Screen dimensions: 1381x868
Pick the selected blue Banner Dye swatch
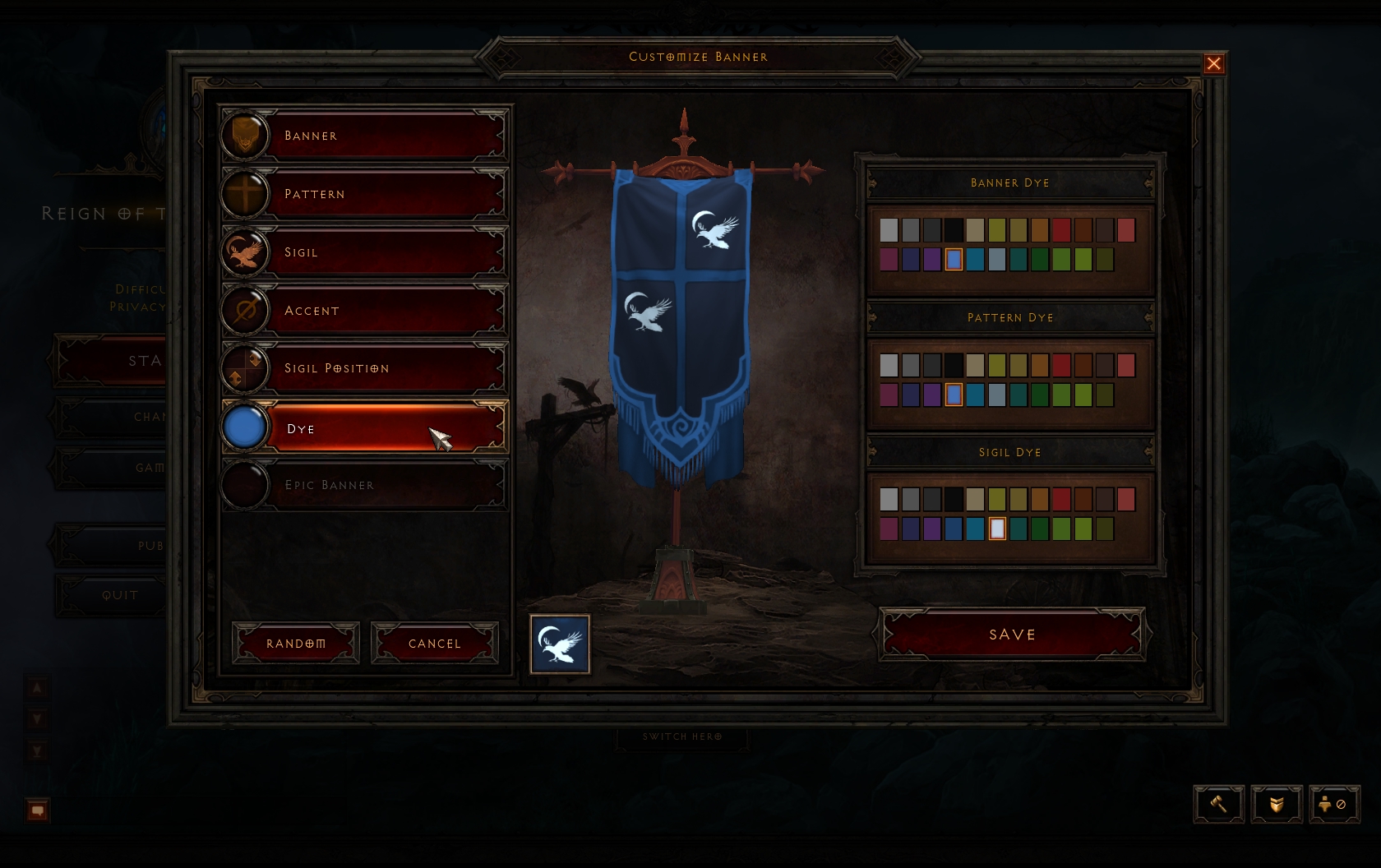[954, 260]
